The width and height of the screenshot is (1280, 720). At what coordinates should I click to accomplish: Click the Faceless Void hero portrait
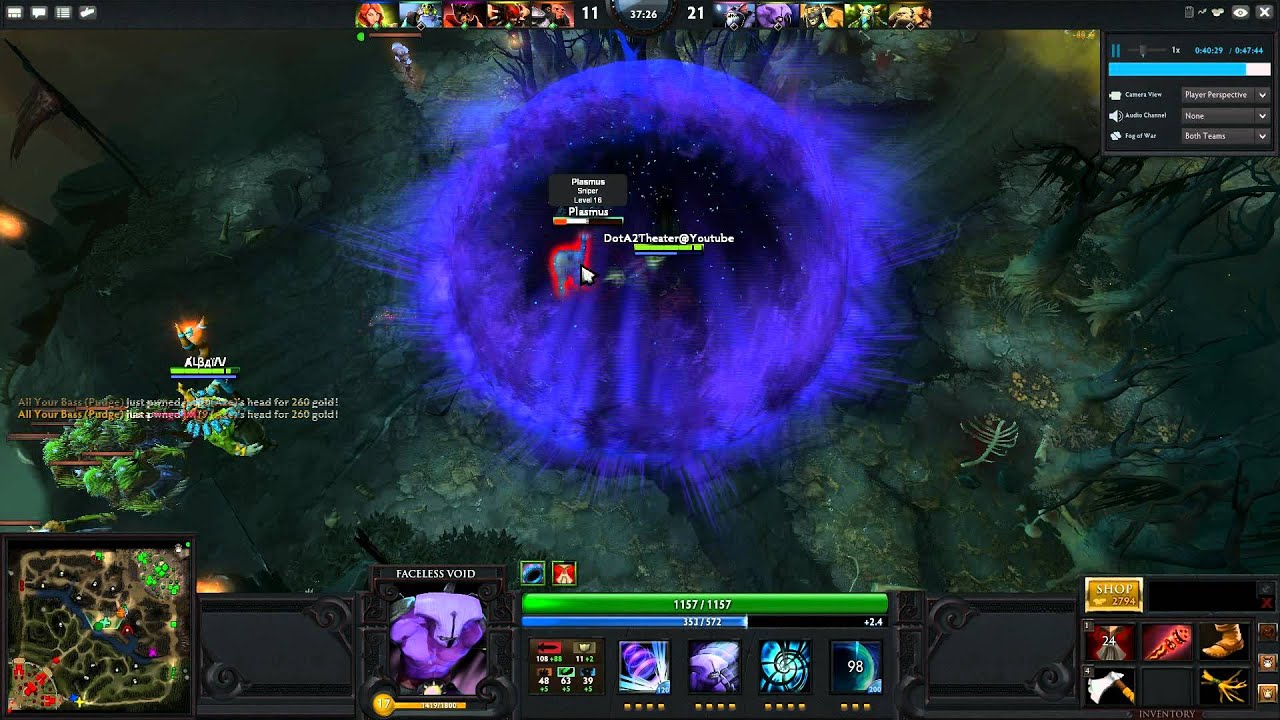[x=437, y=639]
